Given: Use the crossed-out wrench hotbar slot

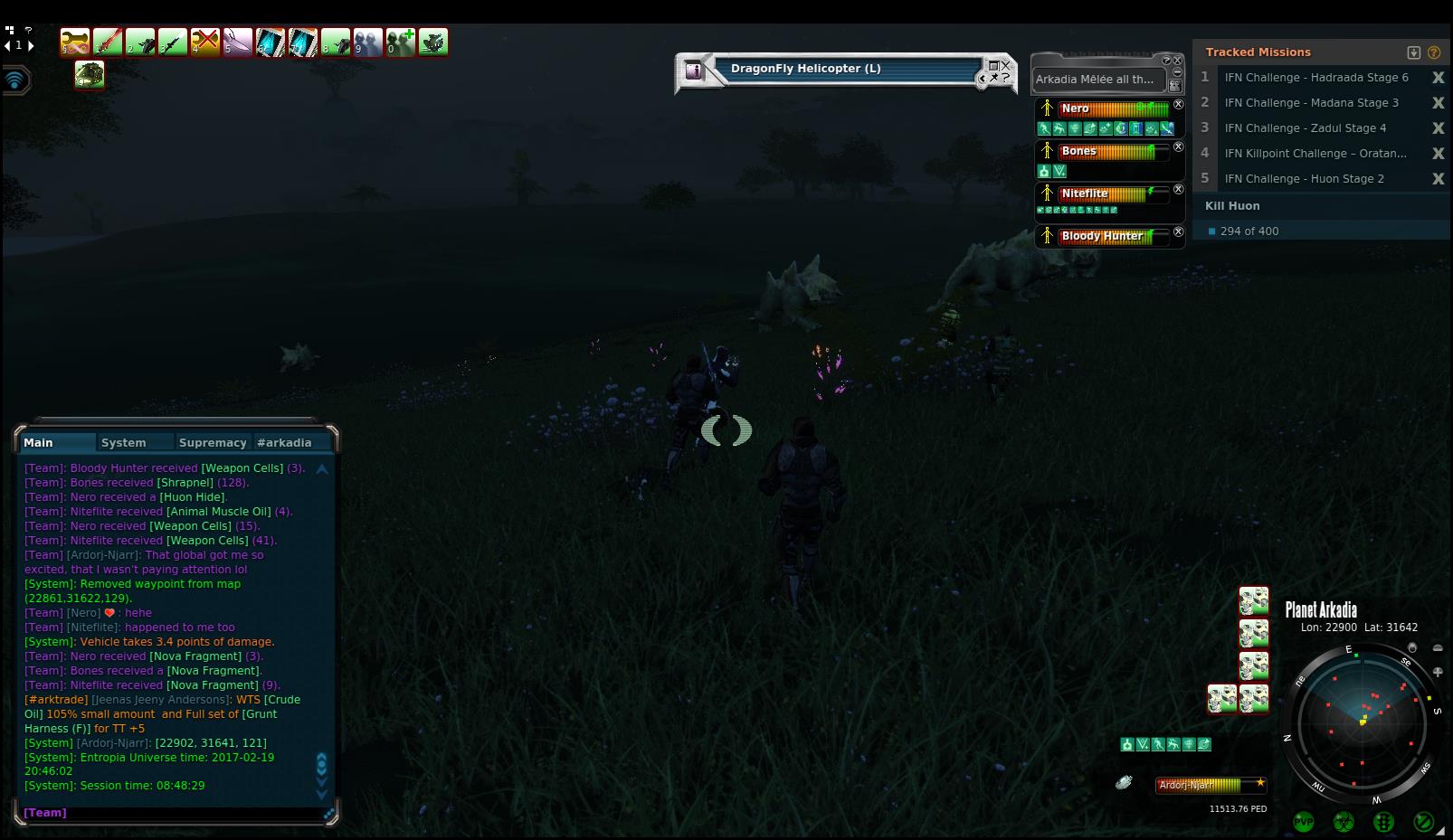Looking at the screenshot, I should (x=205, y=42).
